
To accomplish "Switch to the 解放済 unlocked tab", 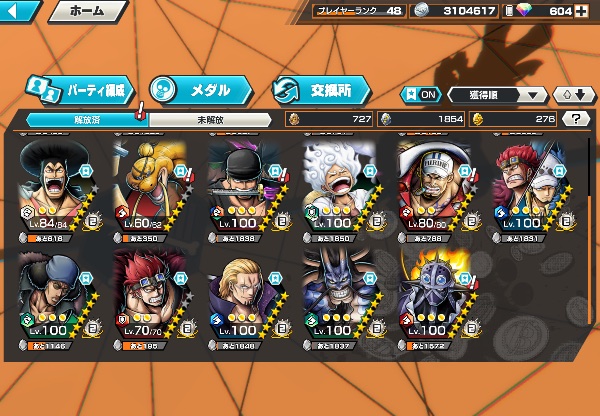I will click(x=84, y=120).
